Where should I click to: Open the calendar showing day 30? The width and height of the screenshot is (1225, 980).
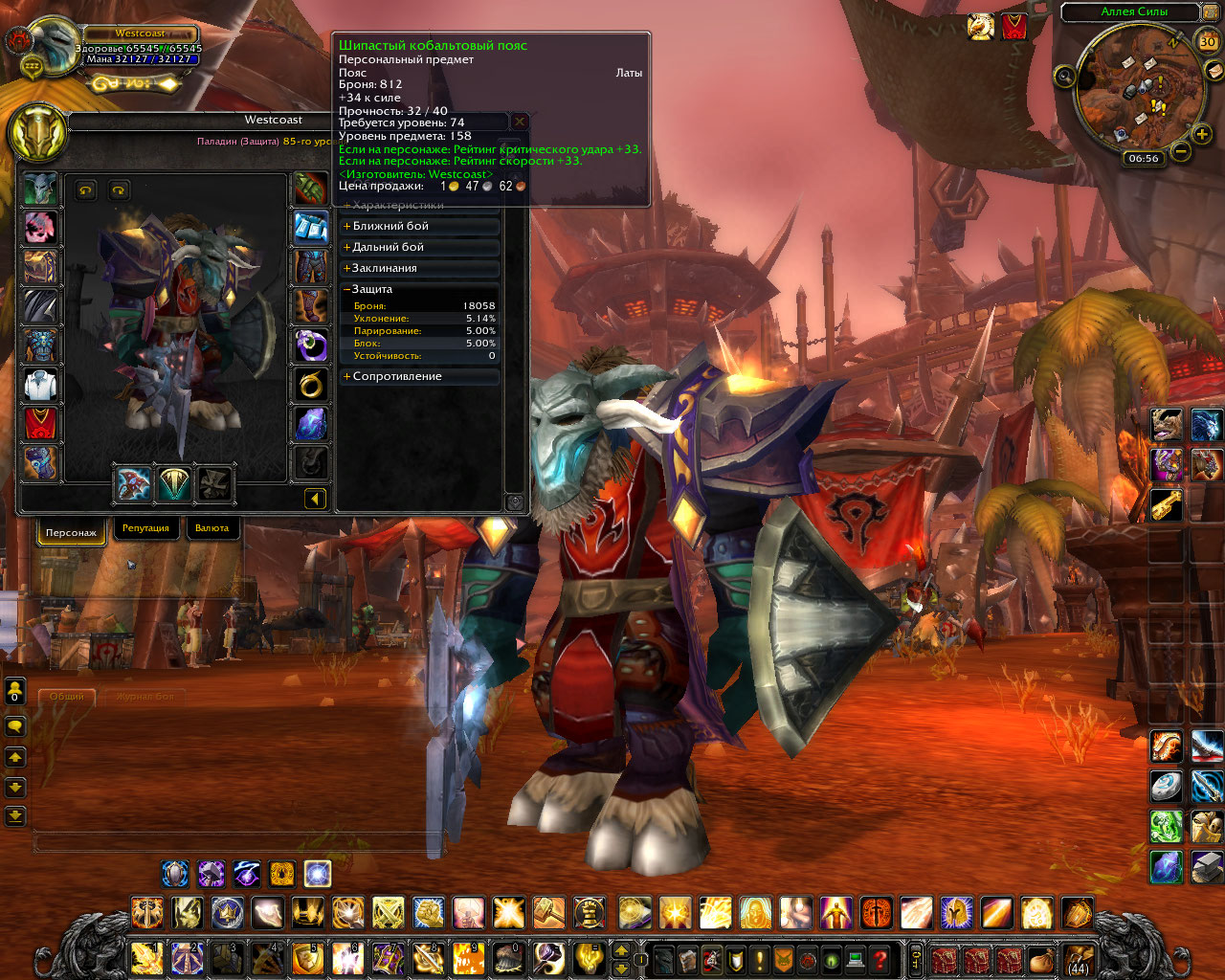1208,41
